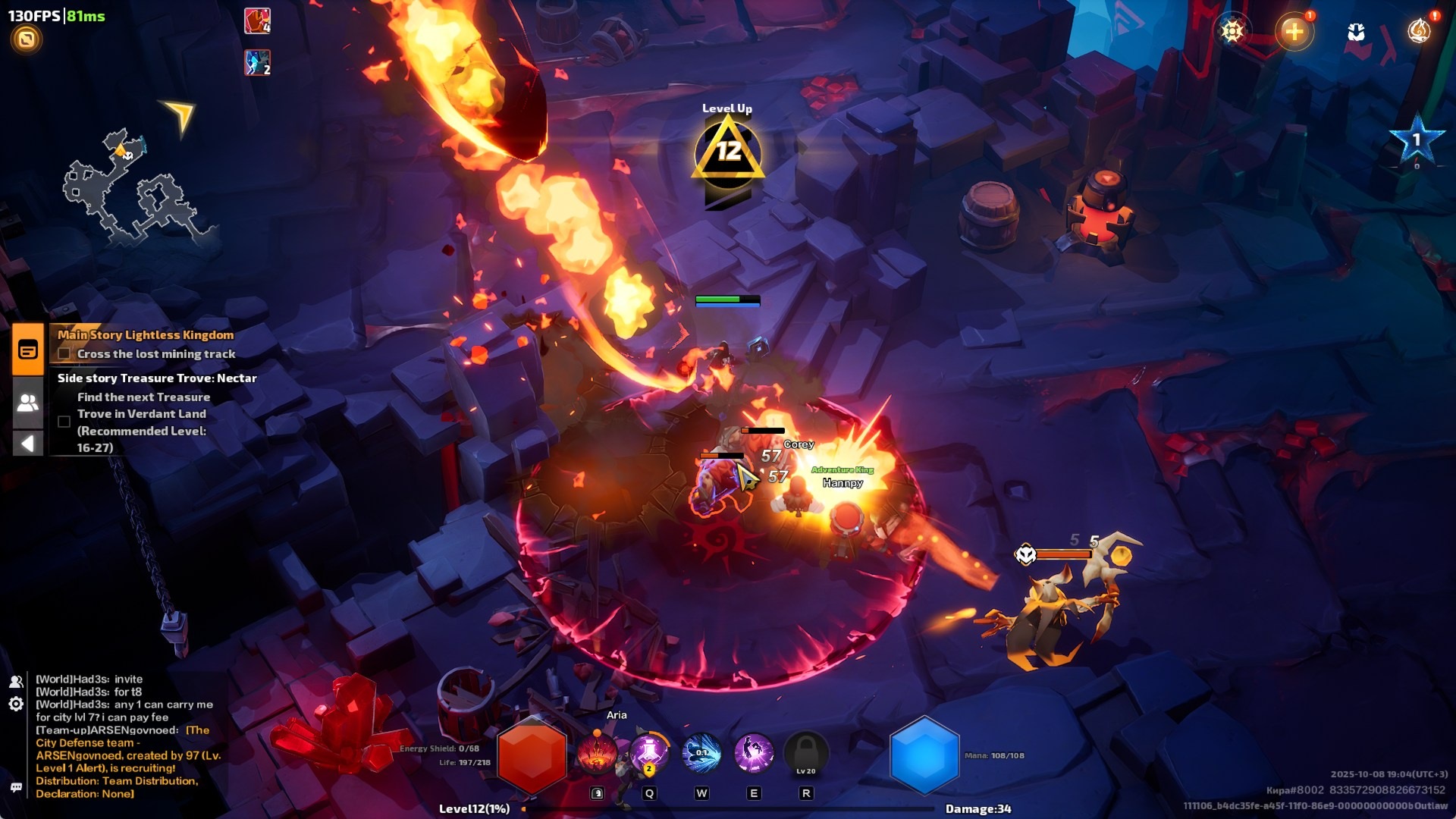This screenshot has width=1456, height=819.
Task: Select the red buff icon with count 4
Action: pyautogui.click(x=257, y=20)
